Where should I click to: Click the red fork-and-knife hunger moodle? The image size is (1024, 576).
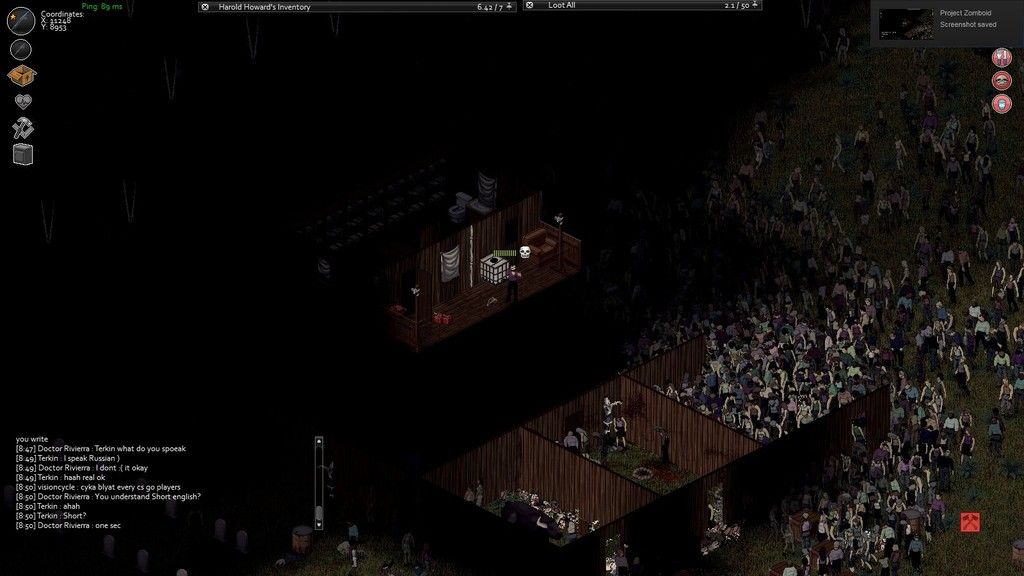tap(1001, 56)
